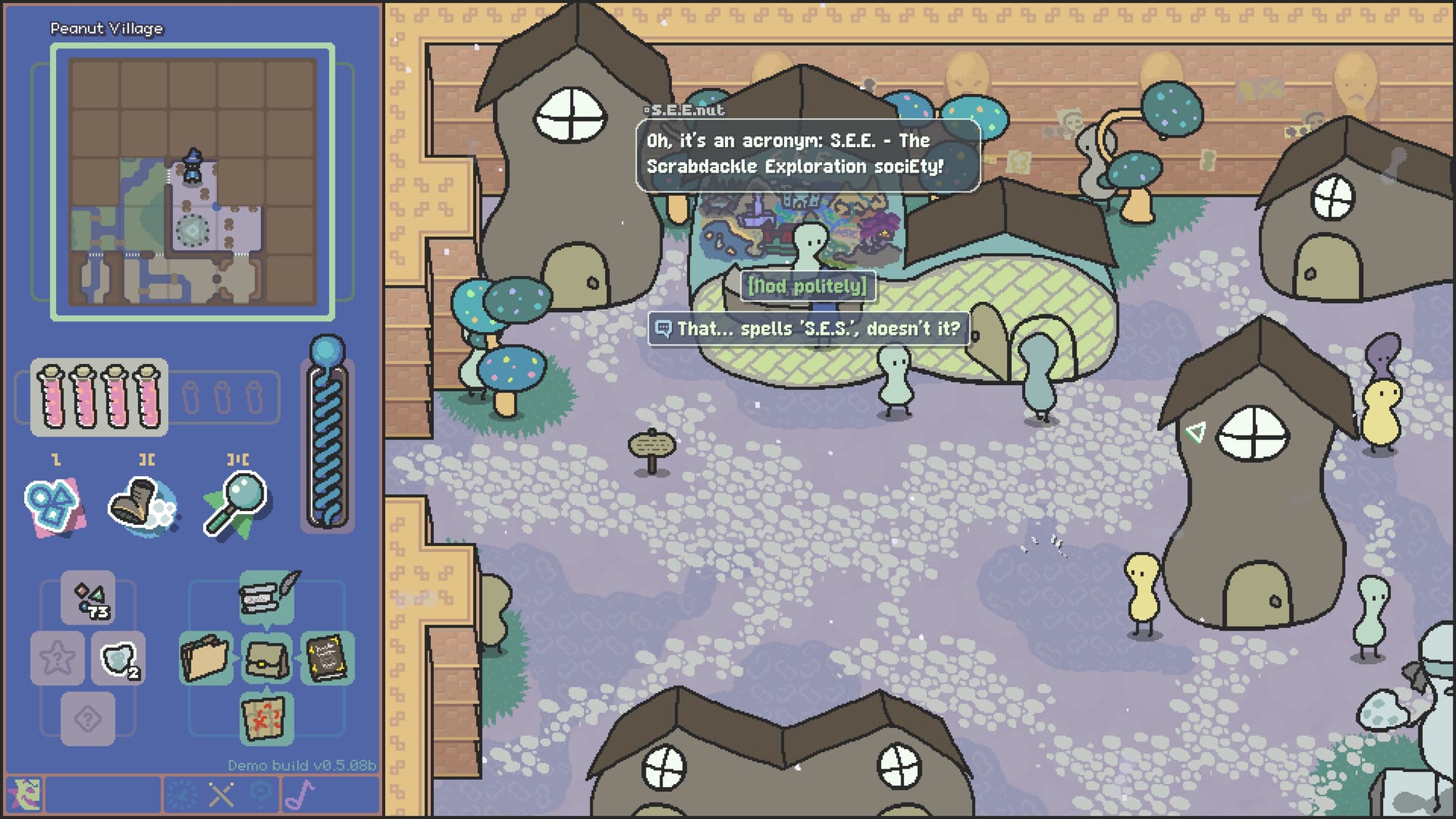Select the crossed wands icon
This screenshot has height=819, width=1456.
click(x=221, y=794)
